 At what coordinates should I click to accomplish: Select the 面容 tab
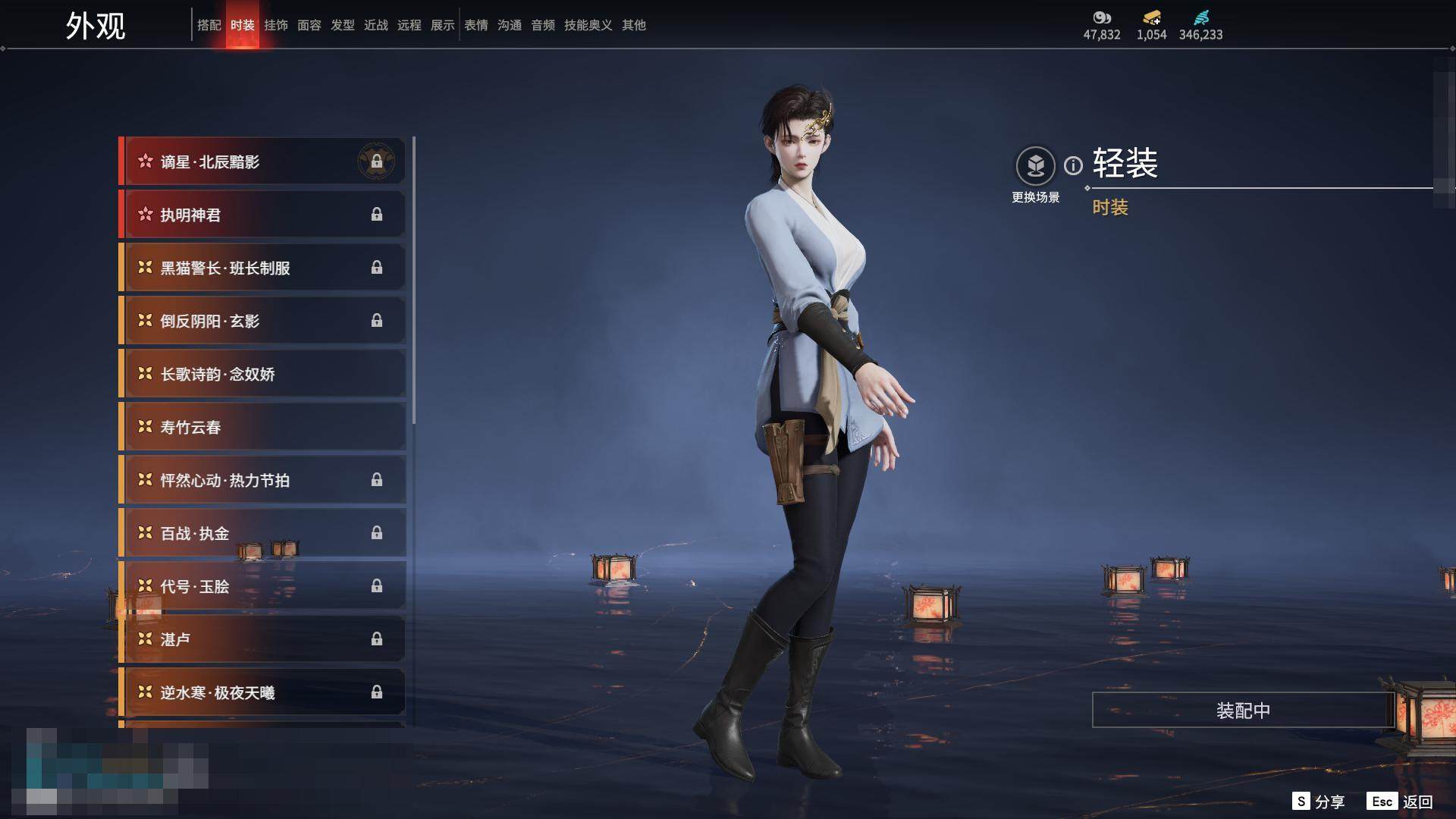[309, 25]
